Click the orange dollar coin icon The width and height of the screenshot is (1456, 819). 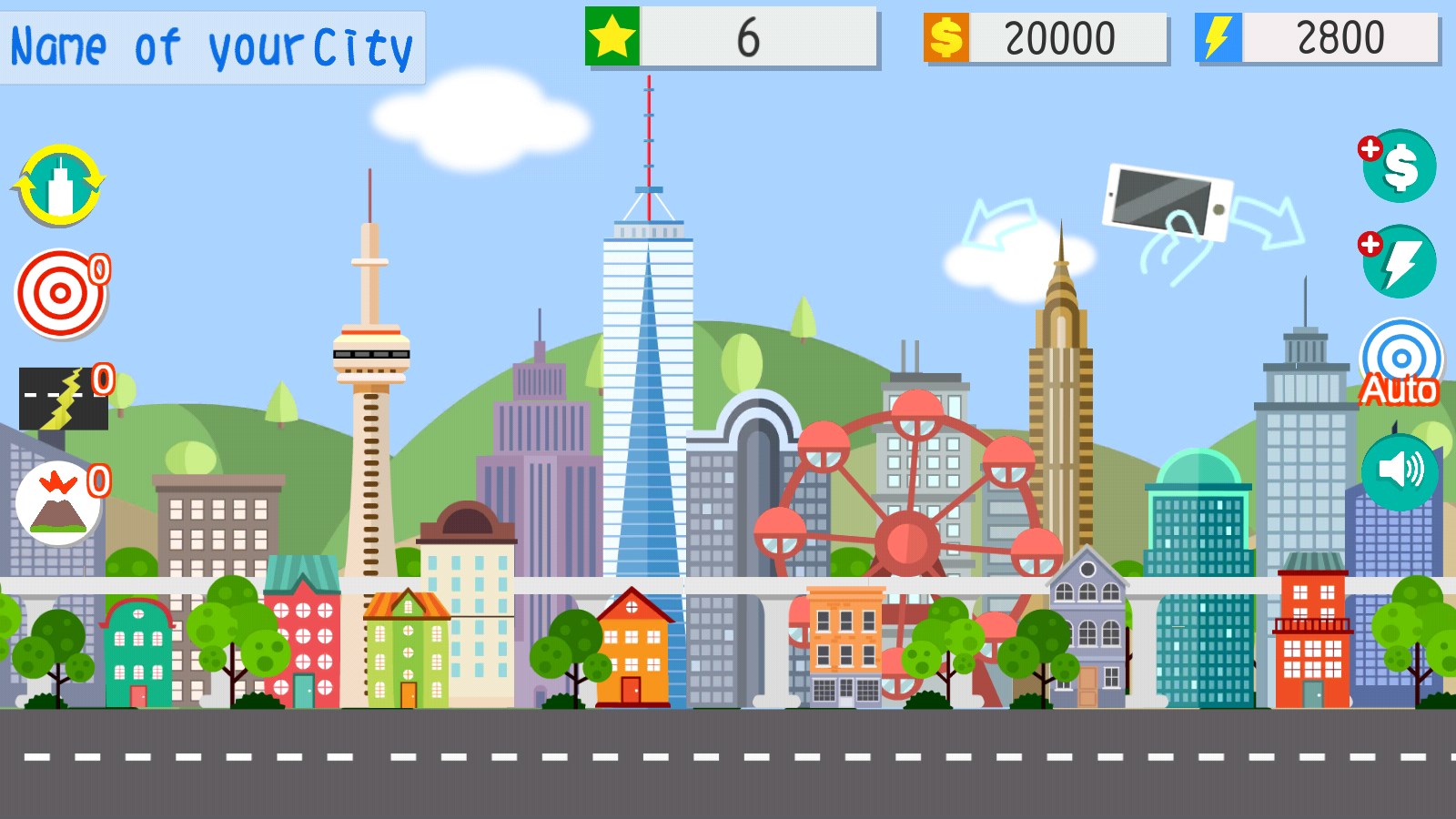click(x=946, y=37)
